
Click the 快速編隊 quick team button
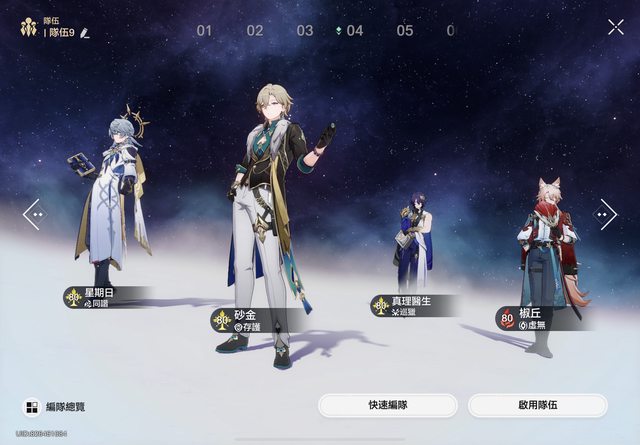pos(388,405)
